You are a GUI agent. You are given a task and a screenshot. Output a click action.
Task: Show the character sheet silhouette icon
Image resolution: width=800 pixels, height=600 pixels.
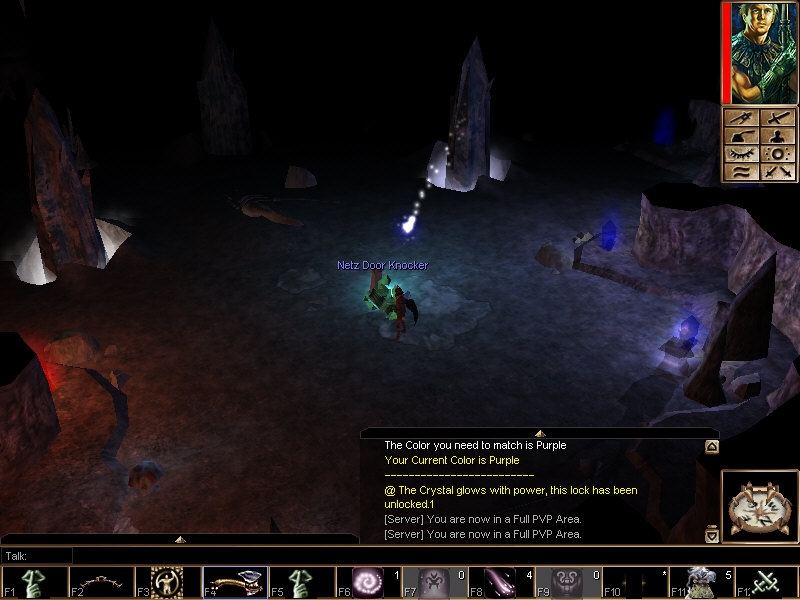775,137
